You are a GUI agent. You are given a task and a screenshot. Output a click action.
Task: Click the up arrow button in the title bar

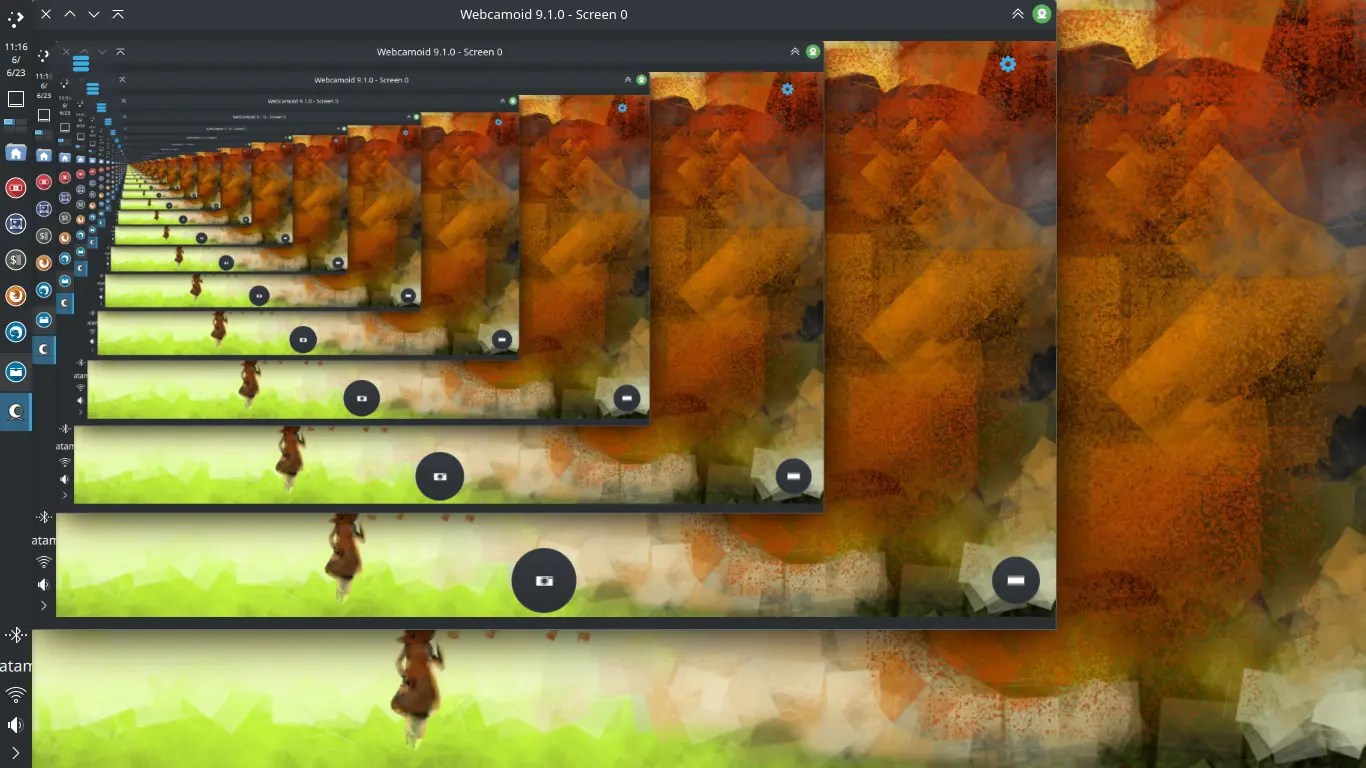(69, 14)
